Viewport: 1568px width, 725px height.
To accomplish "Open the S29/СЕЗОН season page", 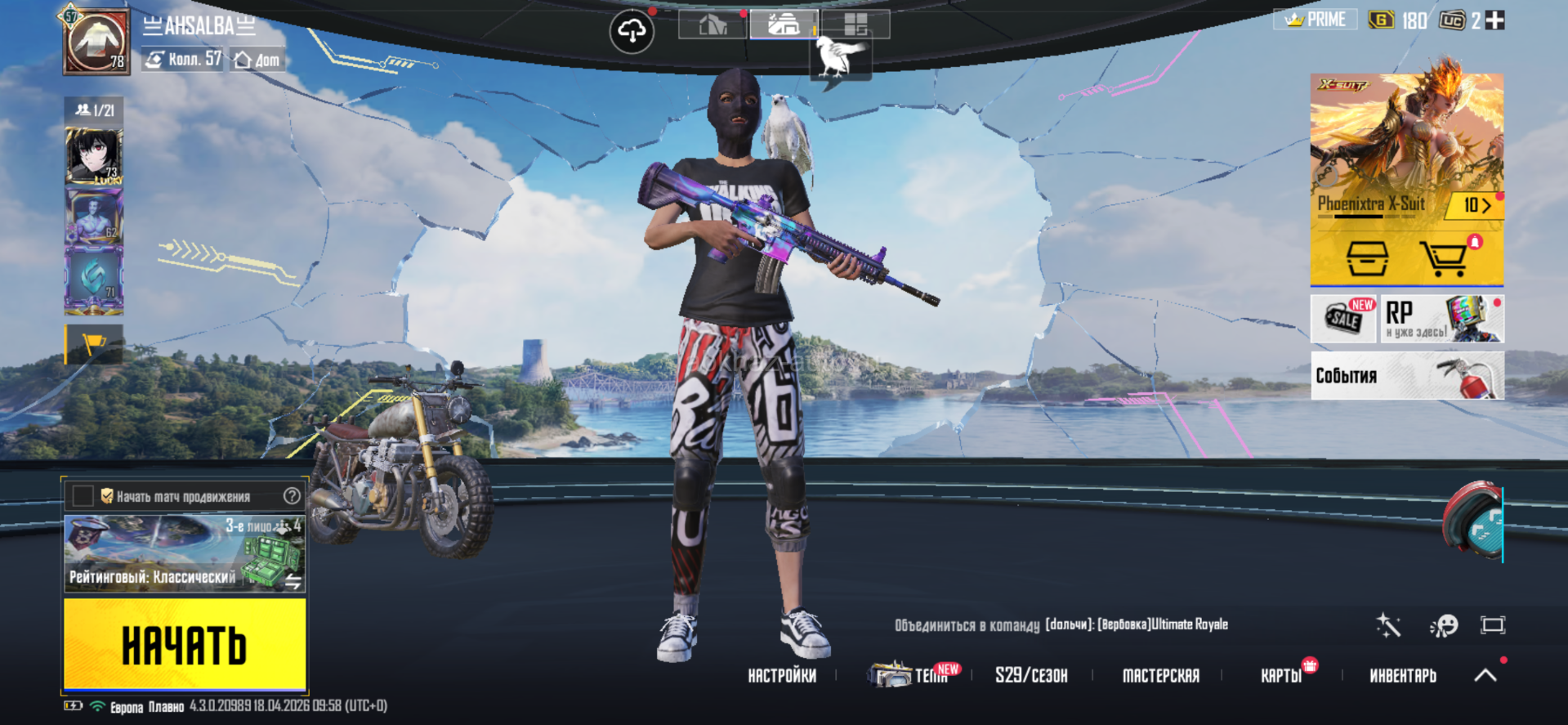I will tap(1031, 676).
